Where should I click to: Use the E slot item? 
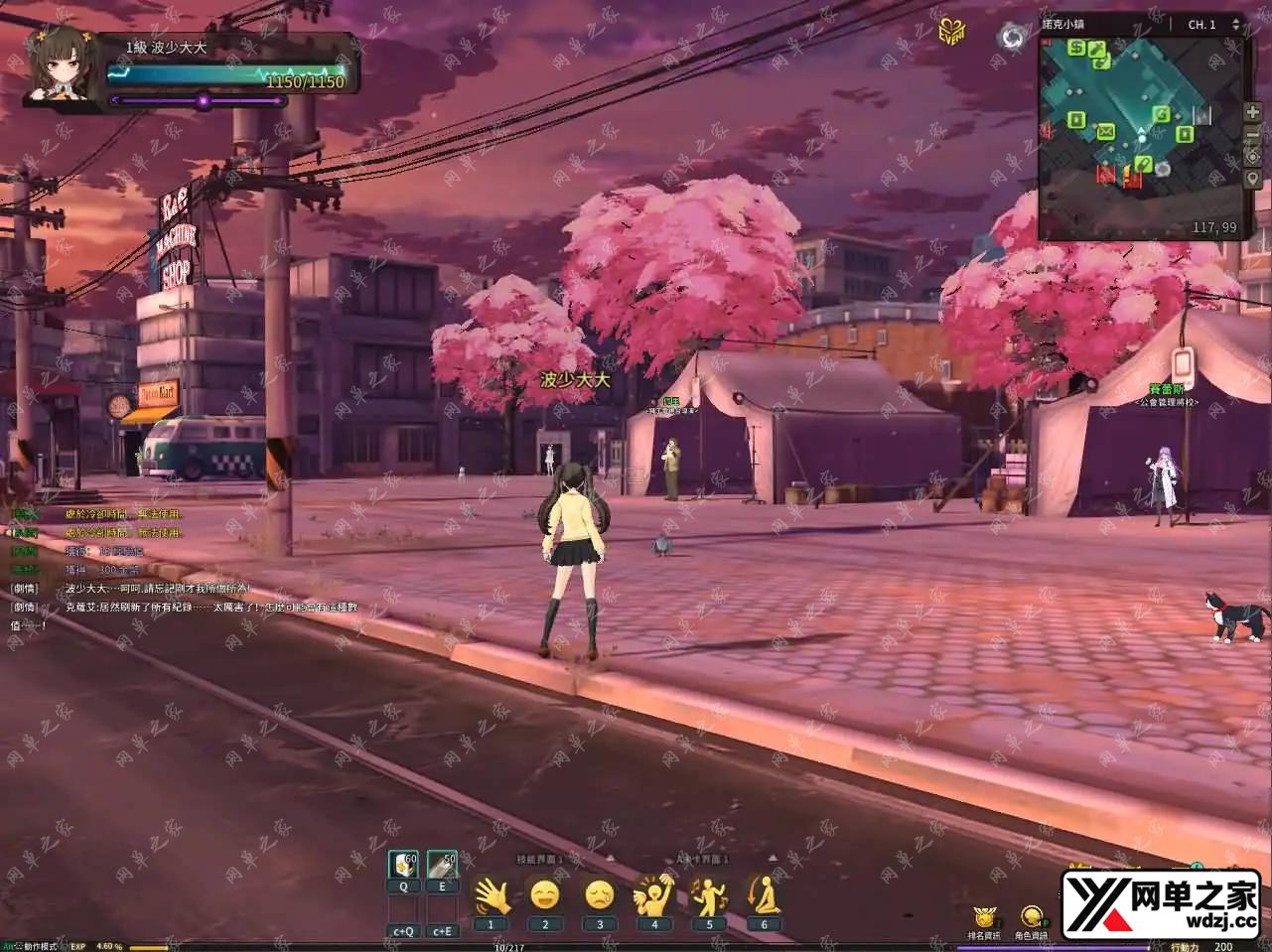(442, 865)
